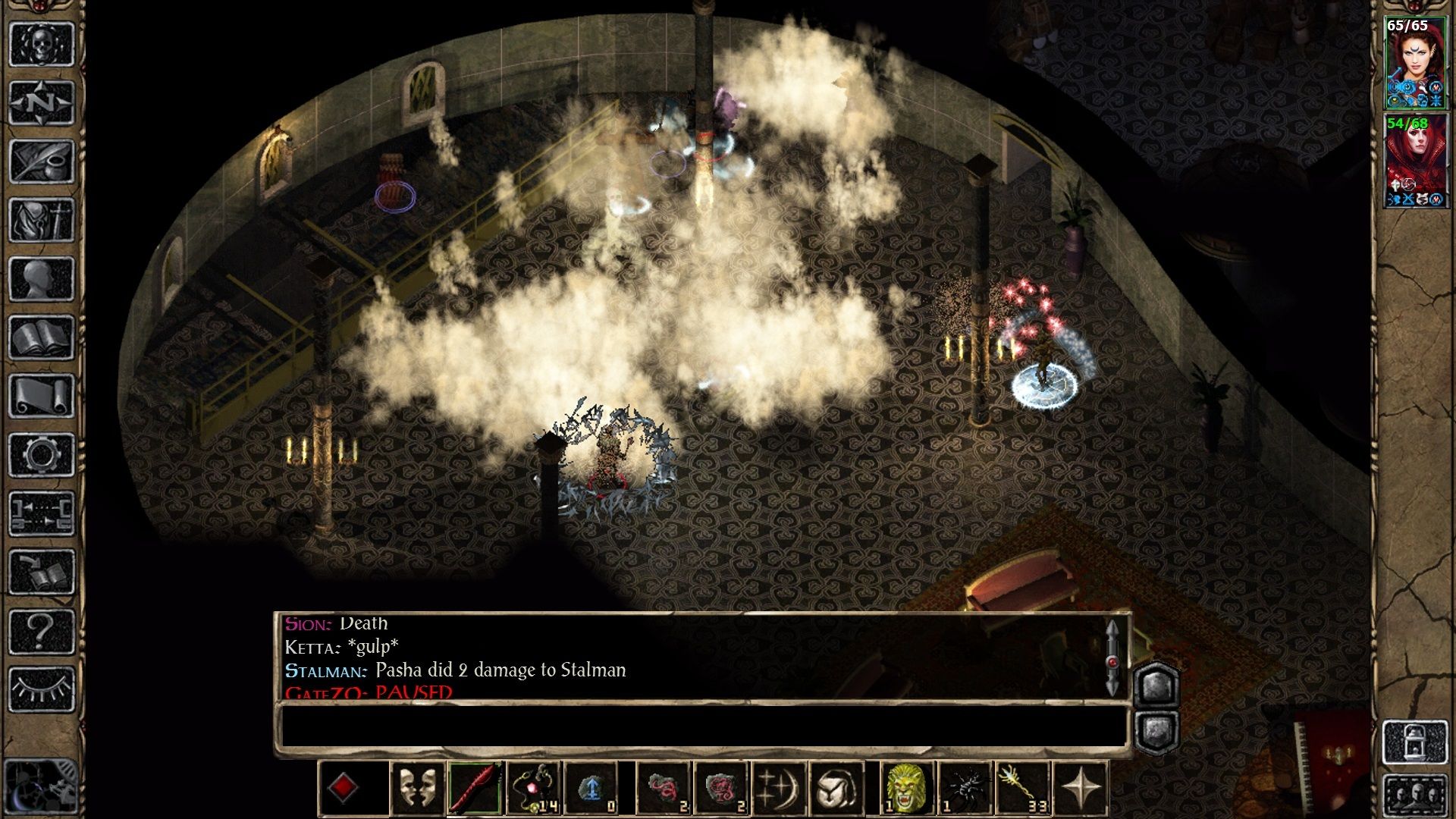Toggle the lantern button in the right sidebar
Screen dimensions: 1456x819
pos(1415,742)
